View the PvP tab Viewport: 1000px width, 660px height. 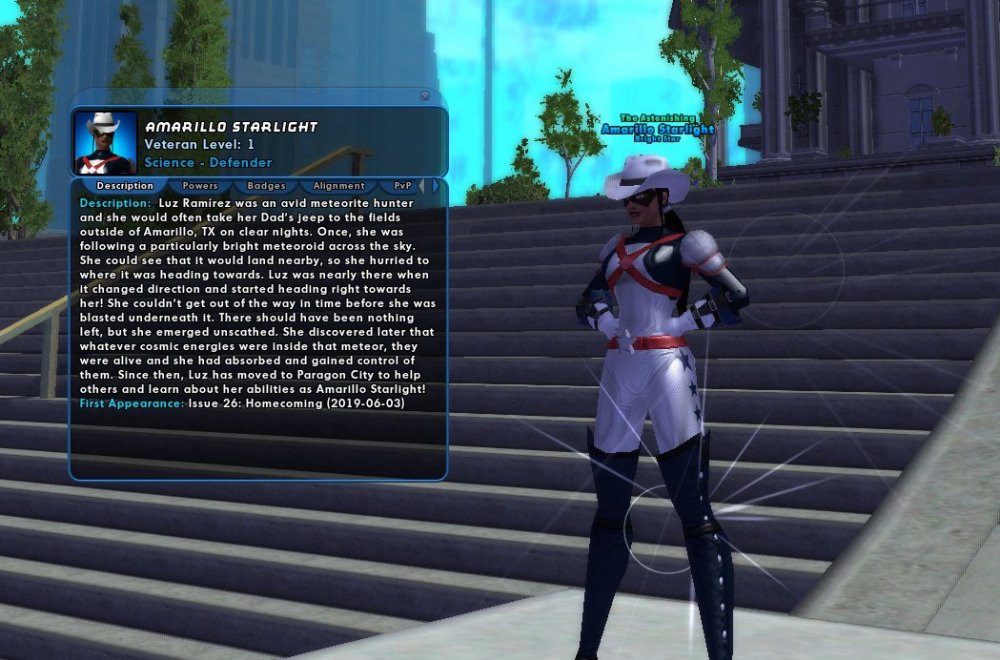click(x=402, y=186)
